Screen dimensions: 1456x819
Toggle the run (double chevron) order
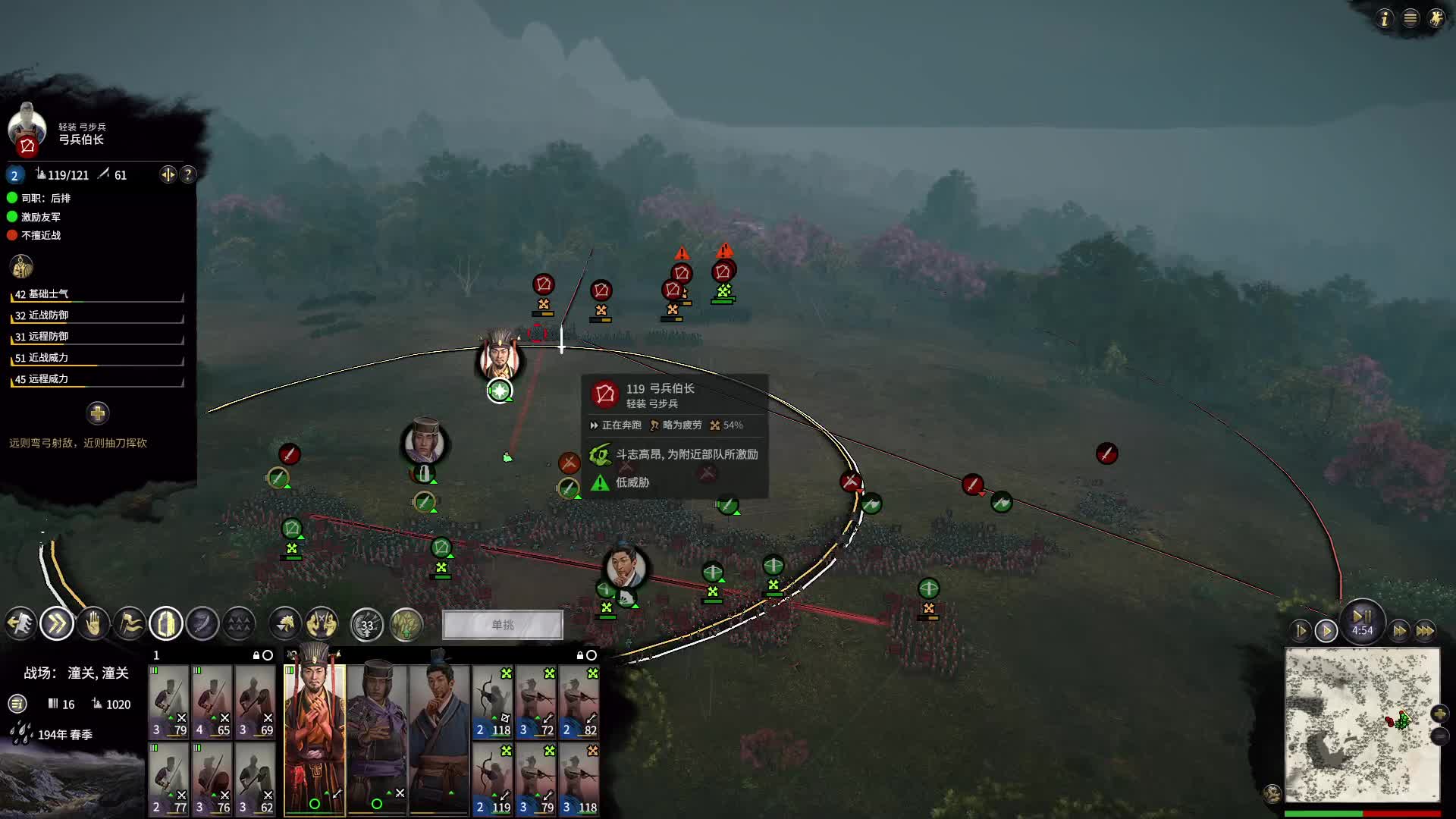click(57, 624)
